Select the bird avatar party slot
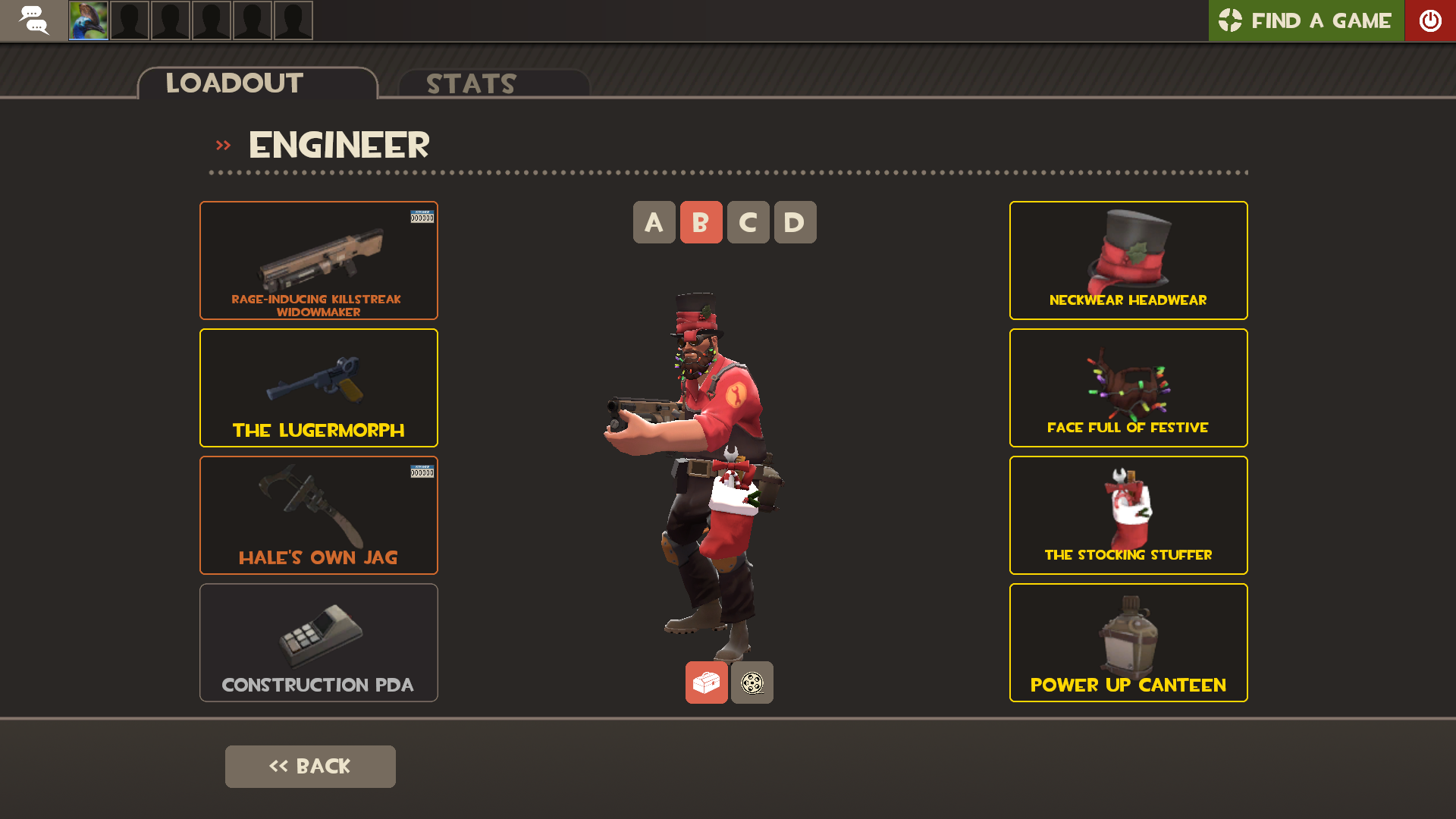Image resolution: width=1456 pixels, height=819 pixels. (x=89, y=20)
